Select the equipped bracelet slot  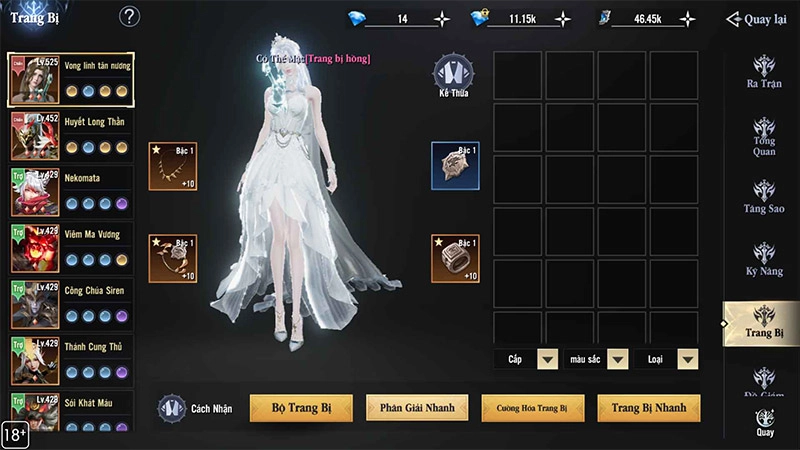173,259
